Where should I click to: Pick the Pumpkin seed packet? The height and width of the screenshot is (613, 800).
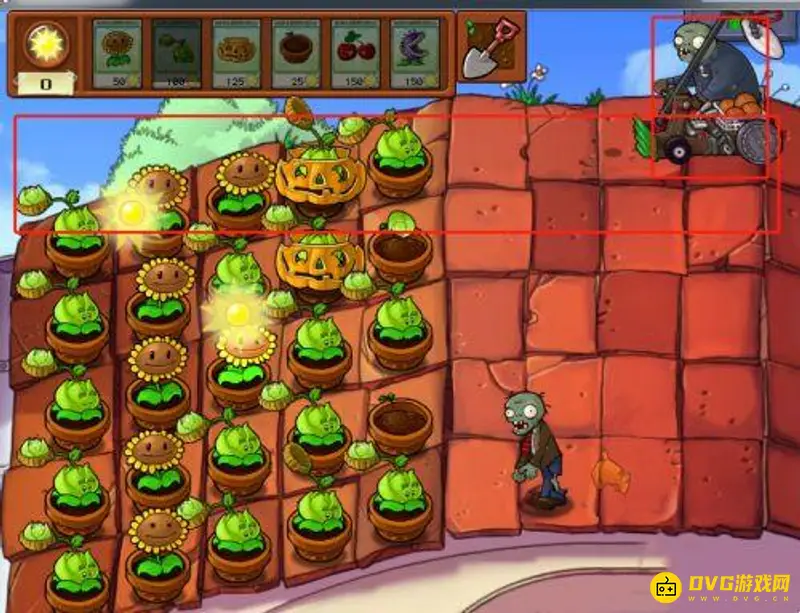click(x=235, y=52)
